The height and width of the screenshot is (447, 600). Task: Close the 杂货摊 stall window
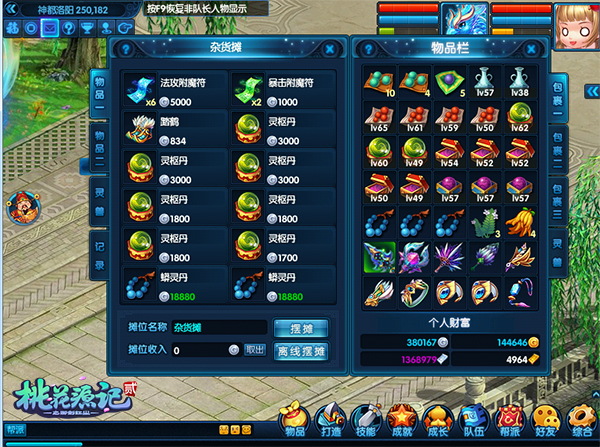point(331,48)
